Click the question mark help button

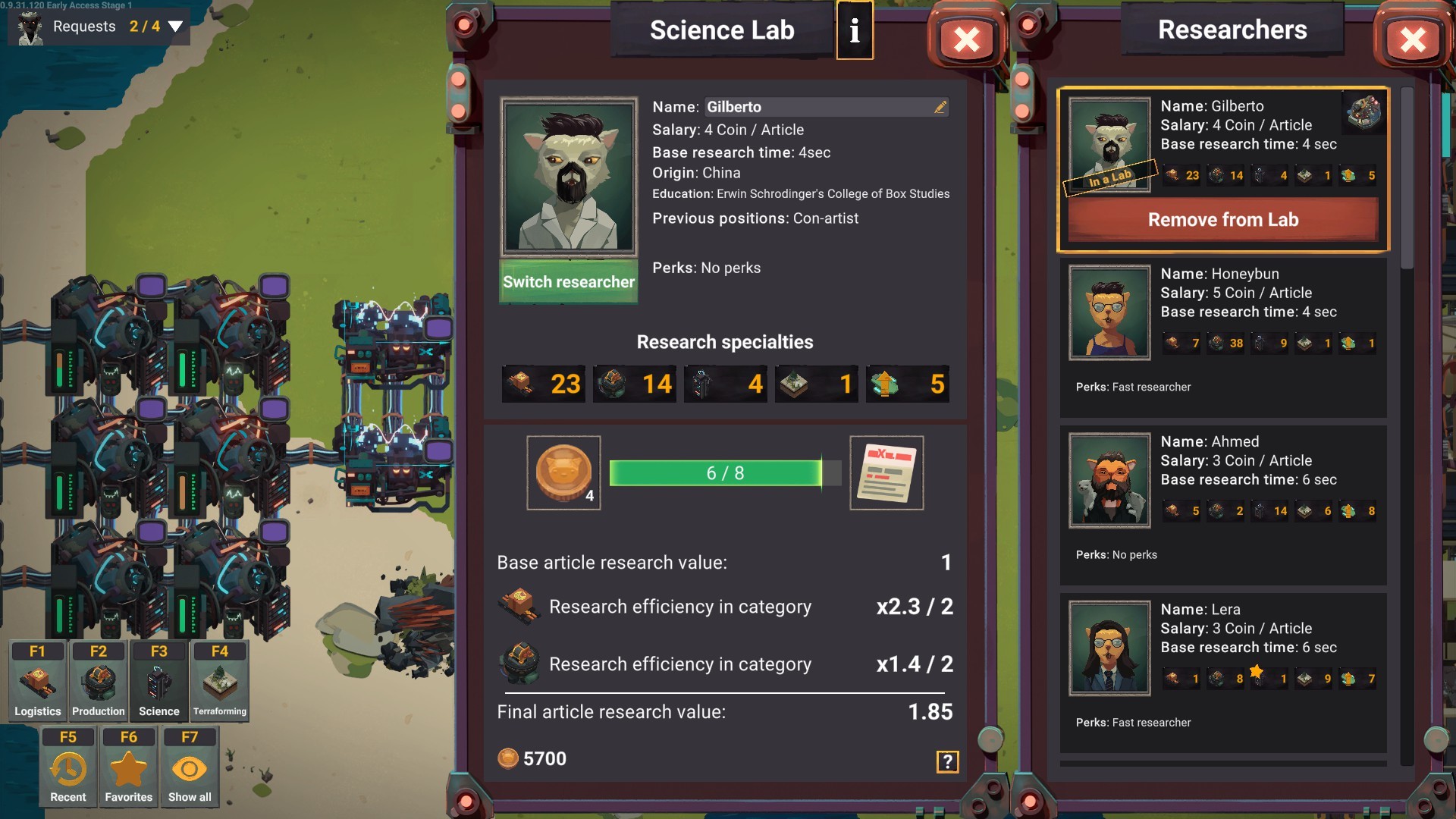[947, 761]
